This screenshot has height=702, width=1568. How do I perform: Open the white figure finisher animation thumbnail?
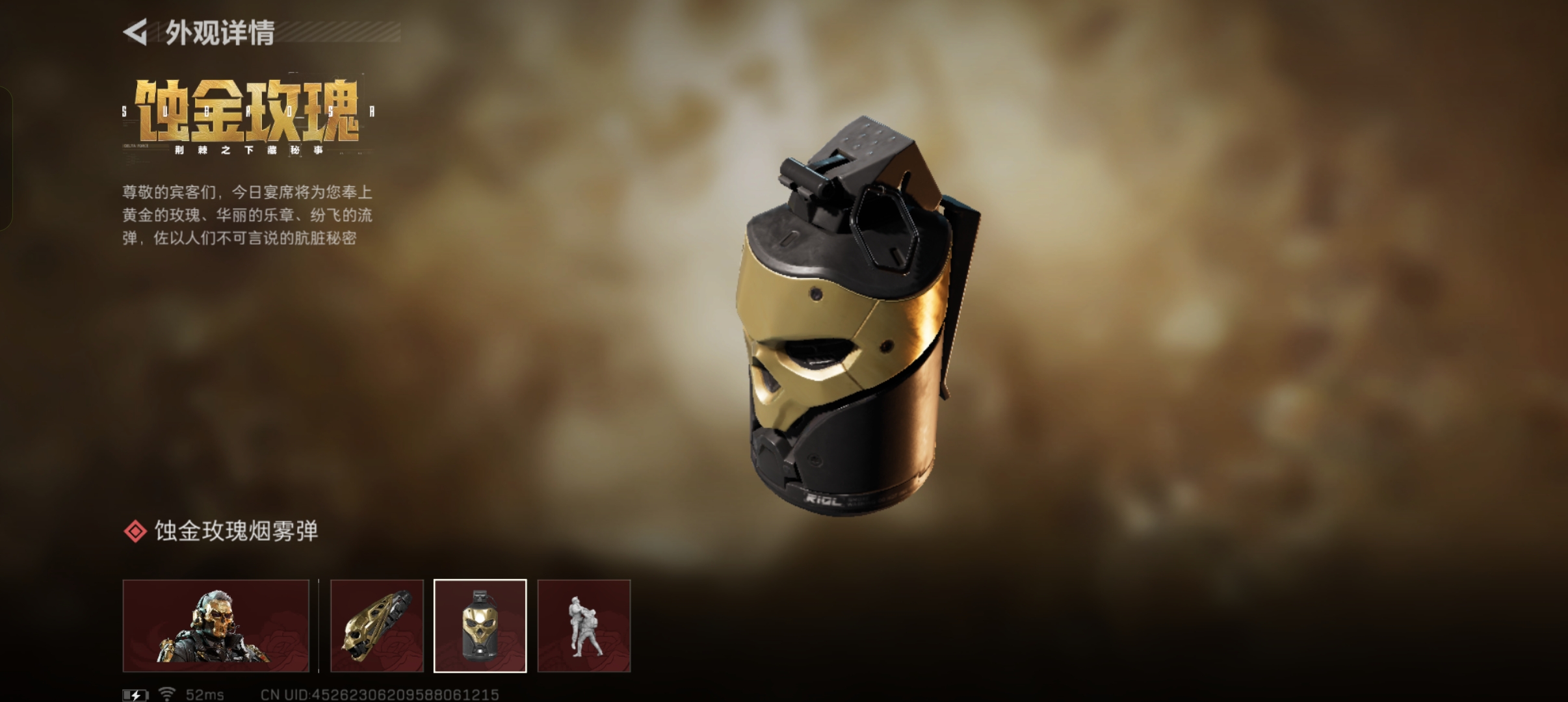pos(584,625)
